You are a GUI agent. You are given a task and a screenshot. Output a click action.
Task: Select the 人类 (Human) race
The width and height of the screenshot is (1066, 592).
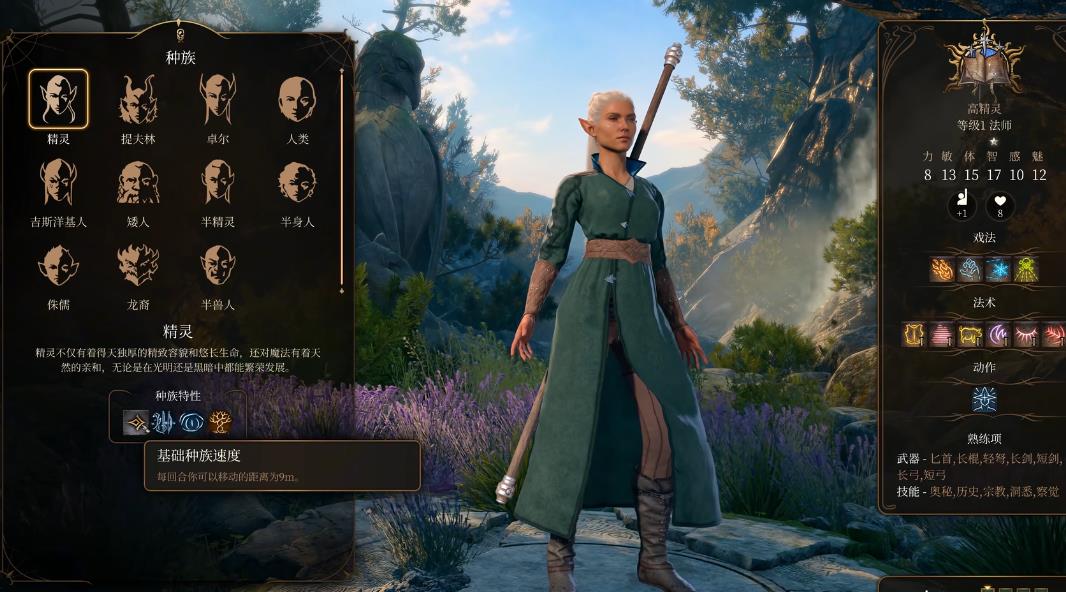tap(297, 99)
